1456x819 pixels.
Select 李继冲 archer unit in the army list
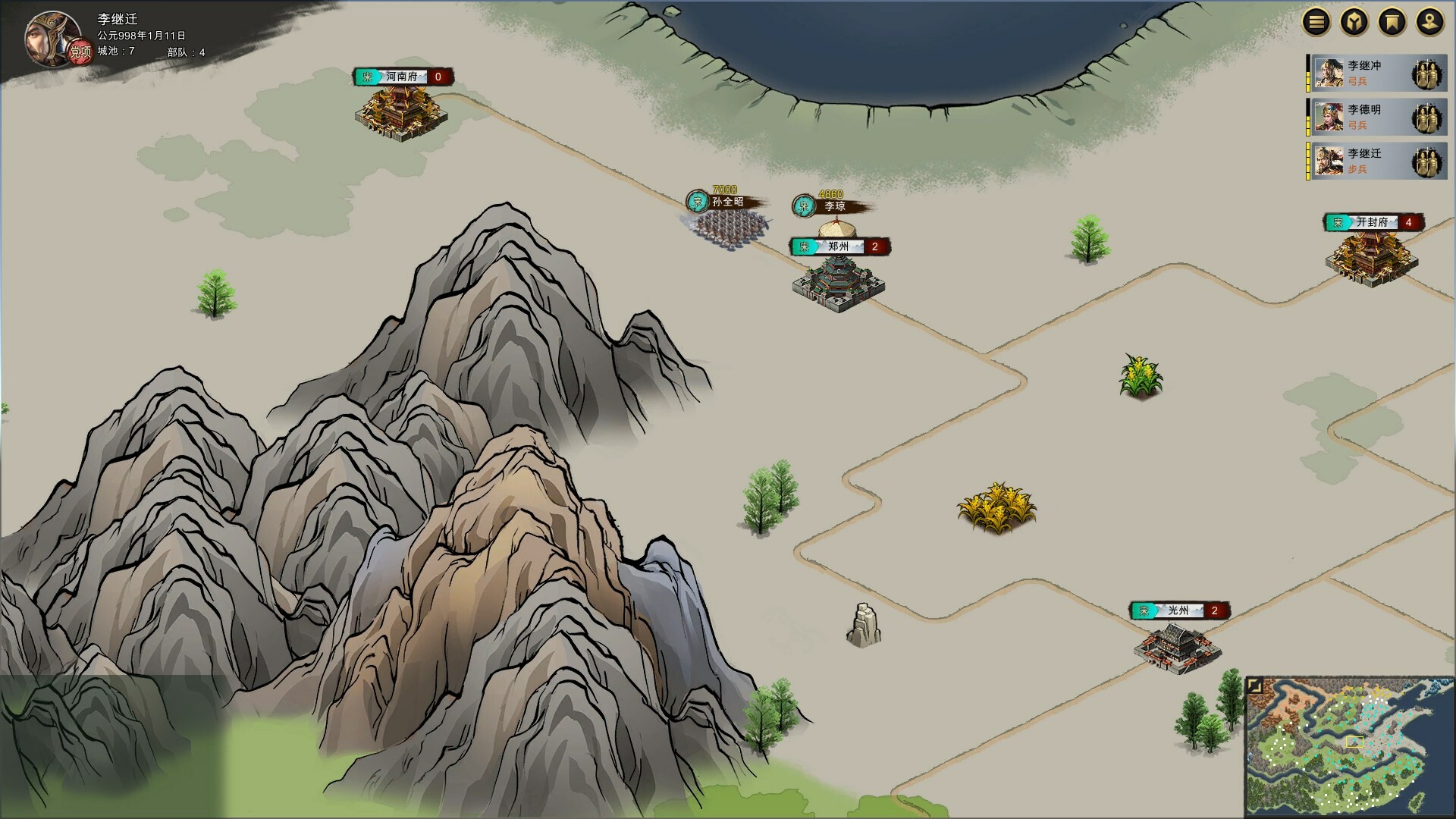[1376, 74]
